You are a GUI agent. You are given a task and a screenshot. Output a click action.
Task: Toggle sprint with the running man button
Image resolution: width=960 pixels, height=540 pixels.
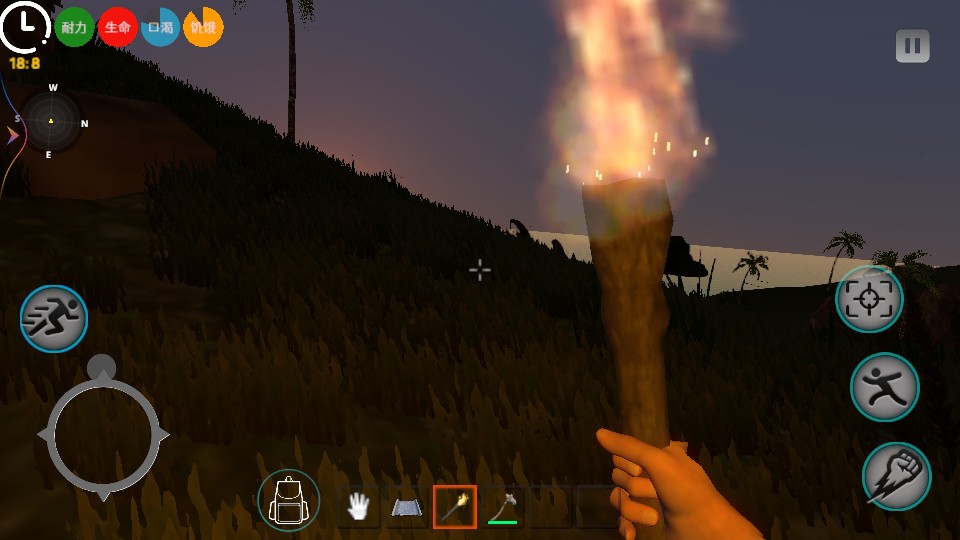(54, 319)
